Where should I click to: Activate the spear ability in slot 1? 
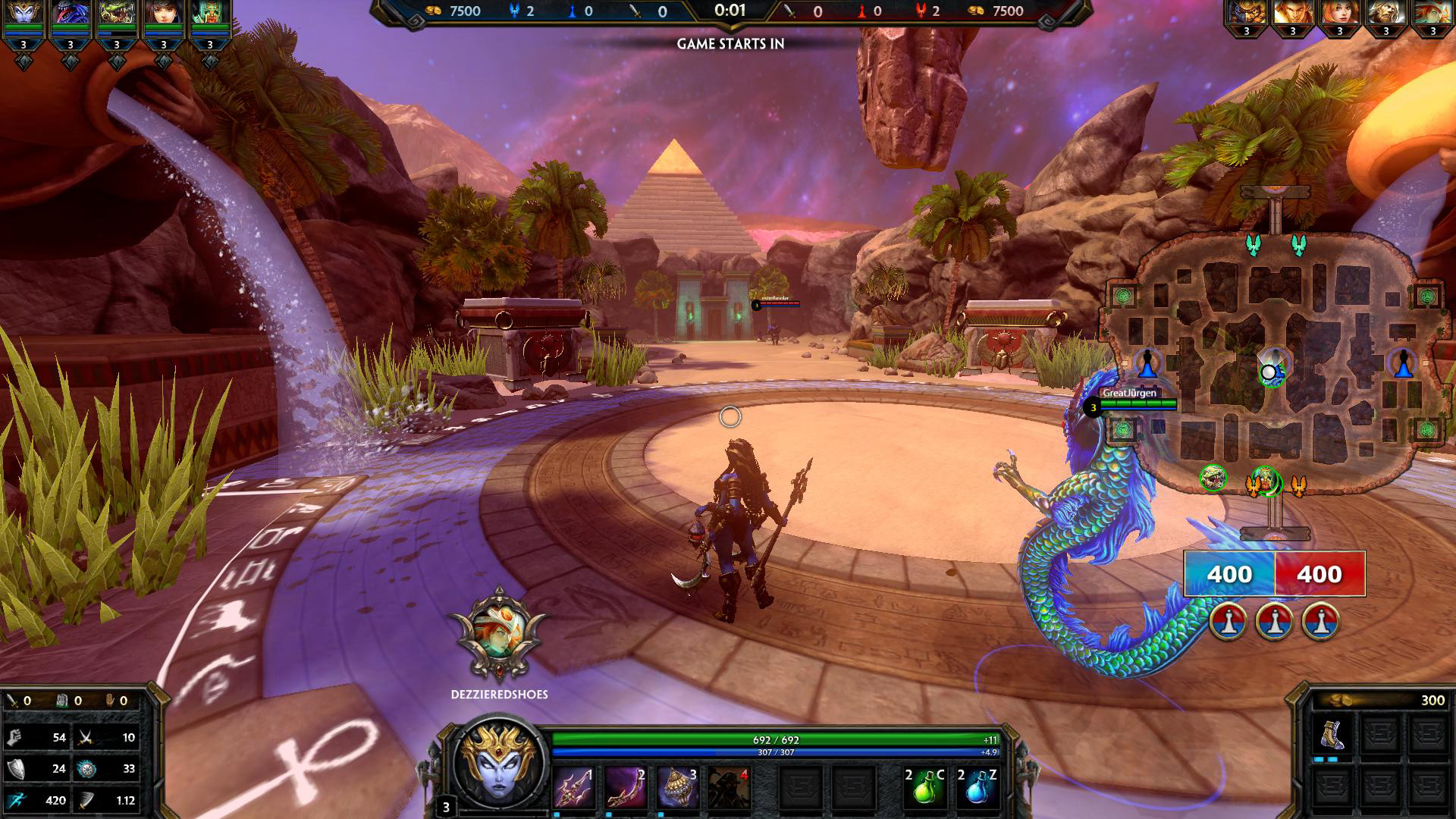tap(573, 789)
